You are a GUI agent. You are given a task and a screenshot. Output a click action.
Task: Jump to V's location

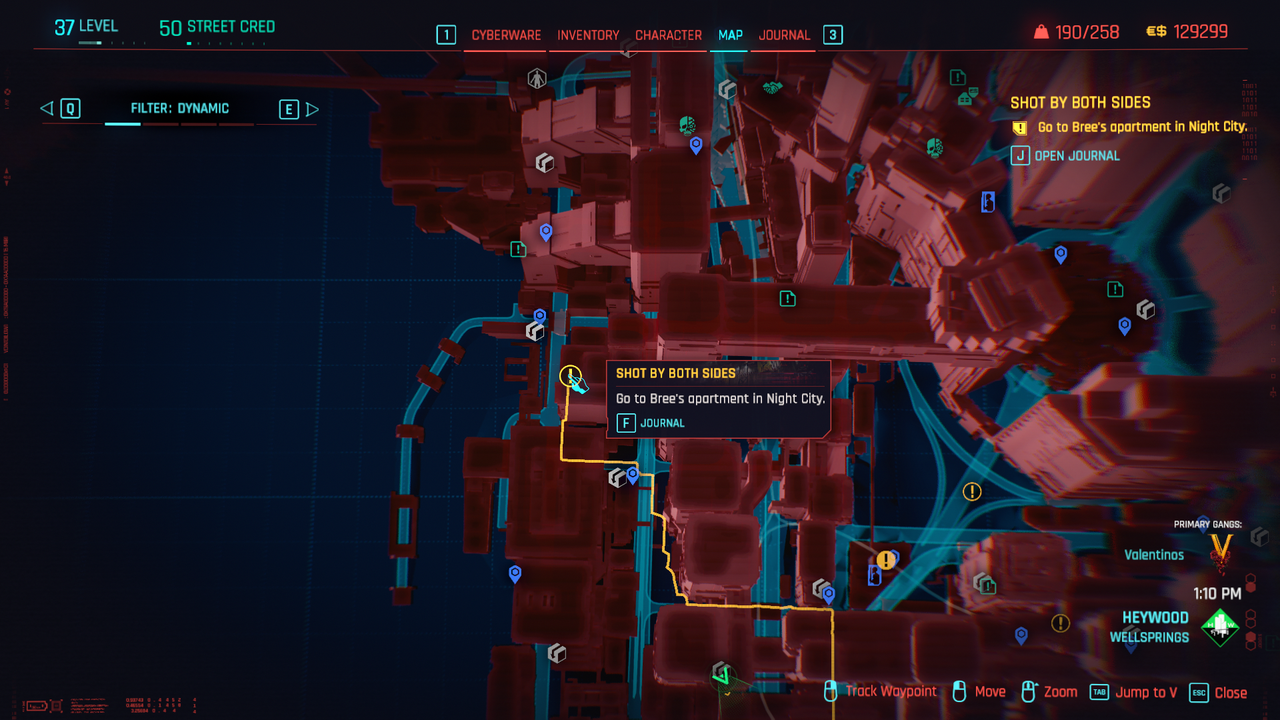click(x=1134, y=692)
